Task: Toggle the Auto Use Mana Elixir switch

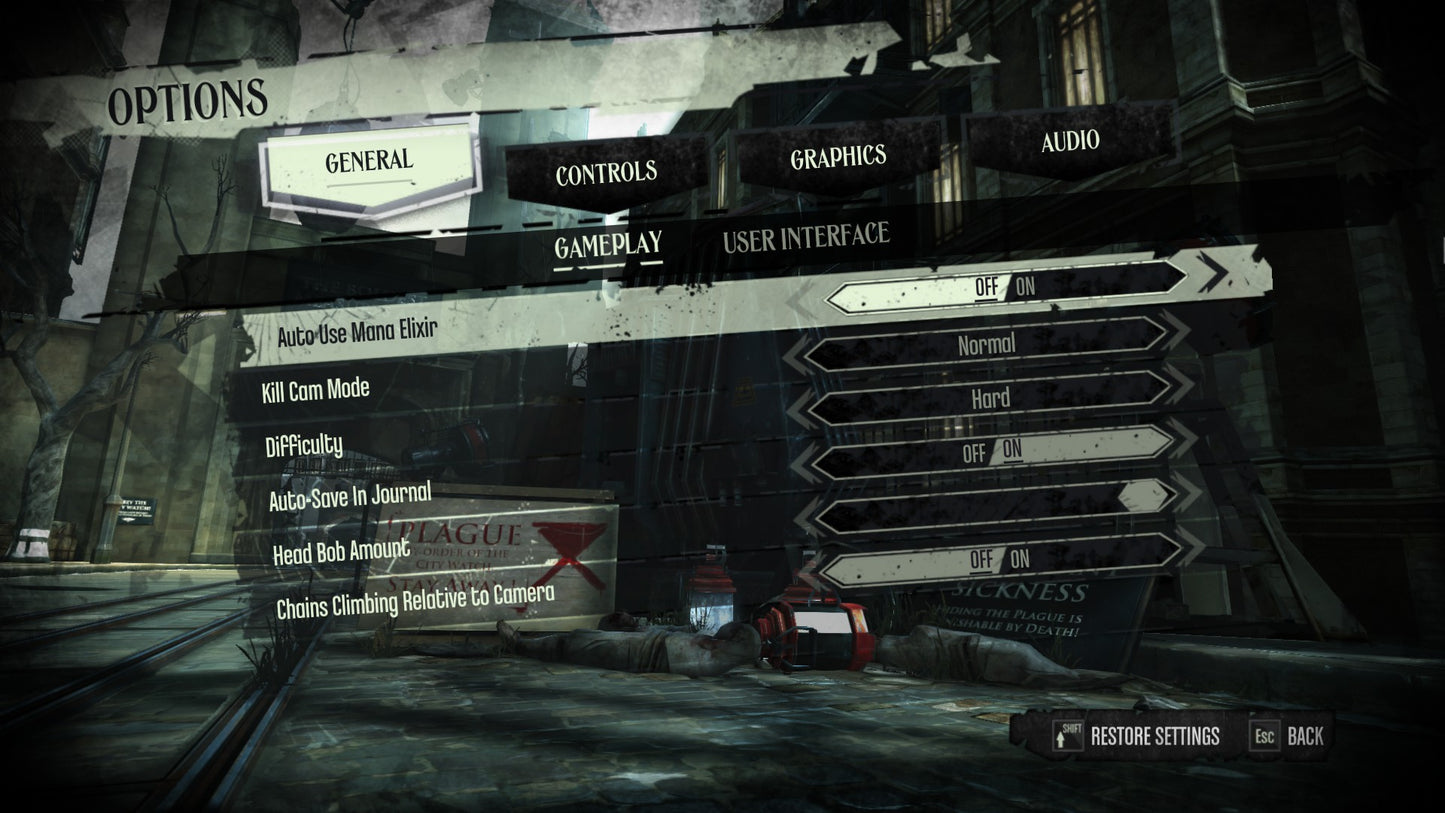Action: pos(1004,287)
